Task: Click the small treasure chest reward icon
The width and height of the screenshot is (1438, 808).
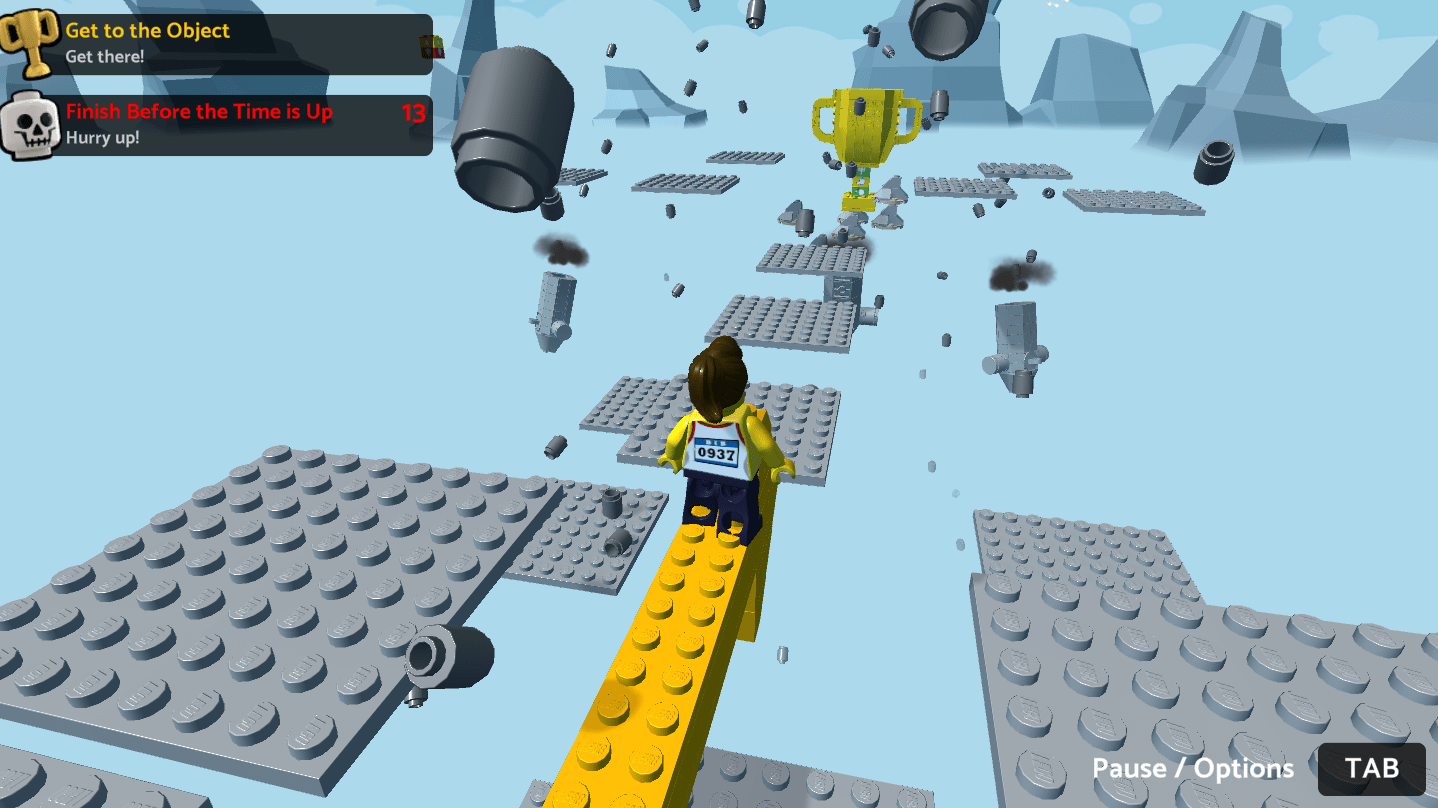Action: [429, 45]
